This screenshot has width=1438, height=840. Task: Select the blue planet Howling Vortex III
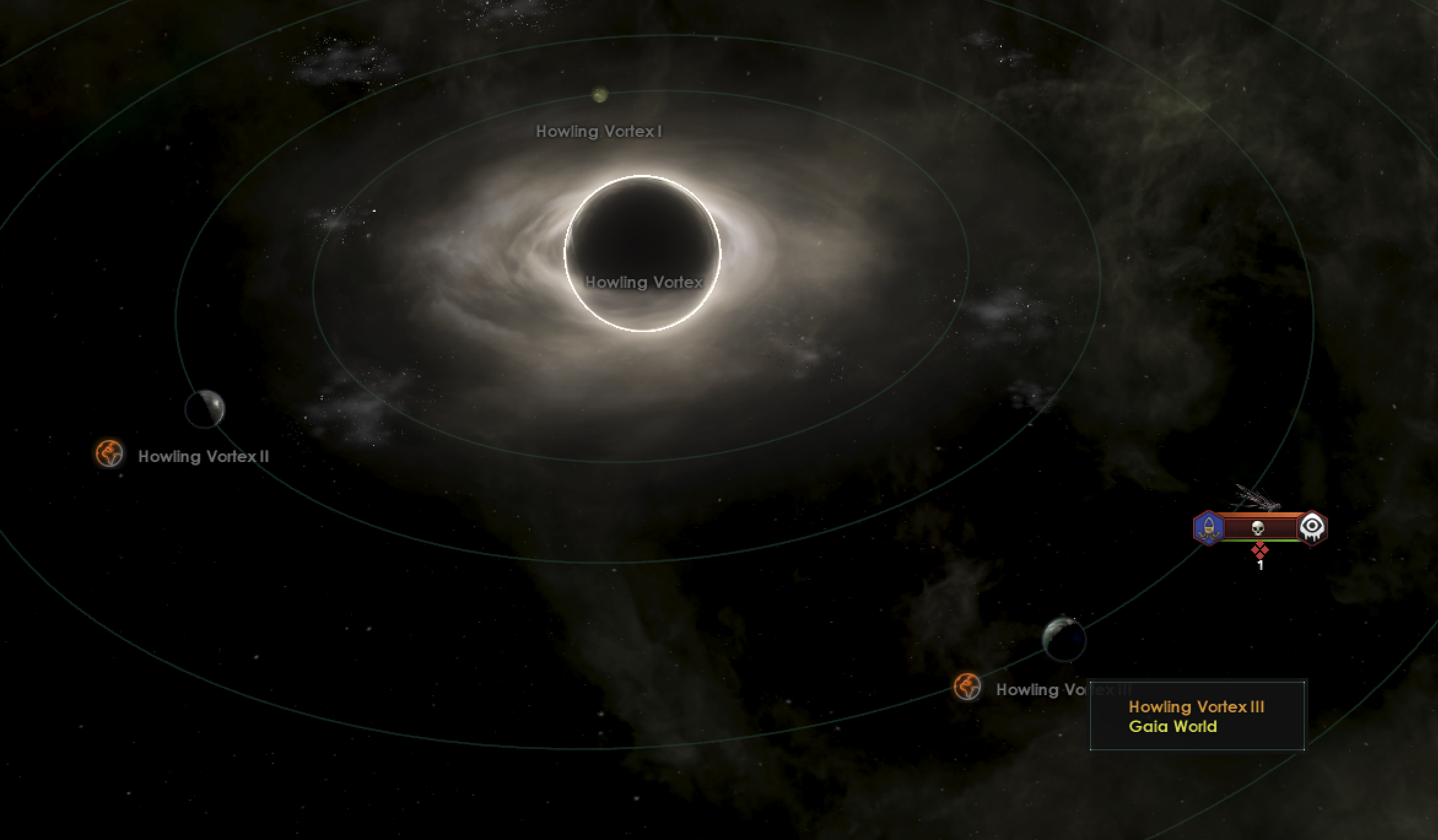pos(1064,640)
